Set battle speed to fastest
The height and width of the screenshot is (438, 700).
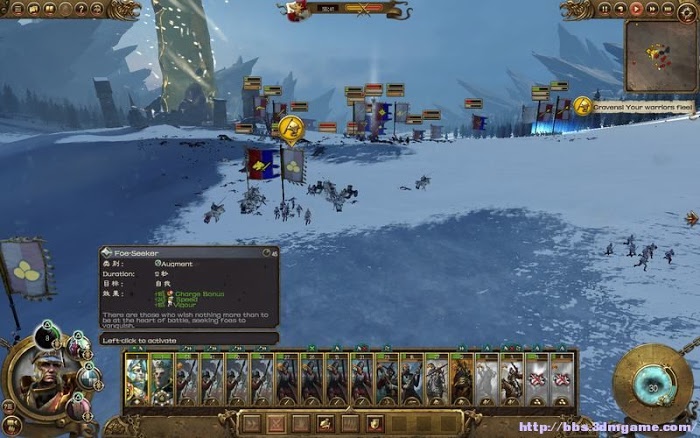666,9
